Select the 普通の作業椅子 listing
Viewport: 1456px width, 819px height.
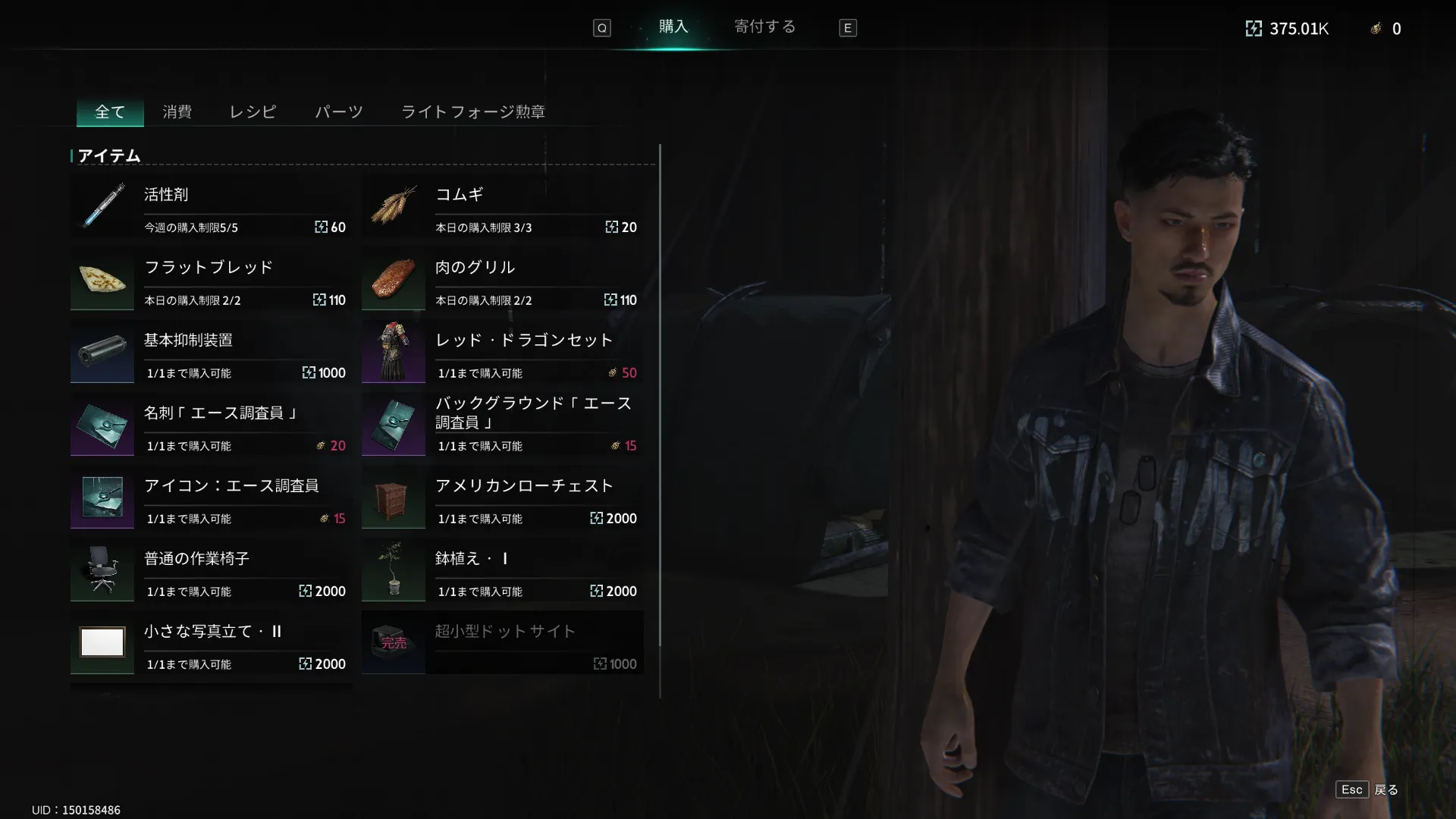pyautogui.click(x=211, y=572)
